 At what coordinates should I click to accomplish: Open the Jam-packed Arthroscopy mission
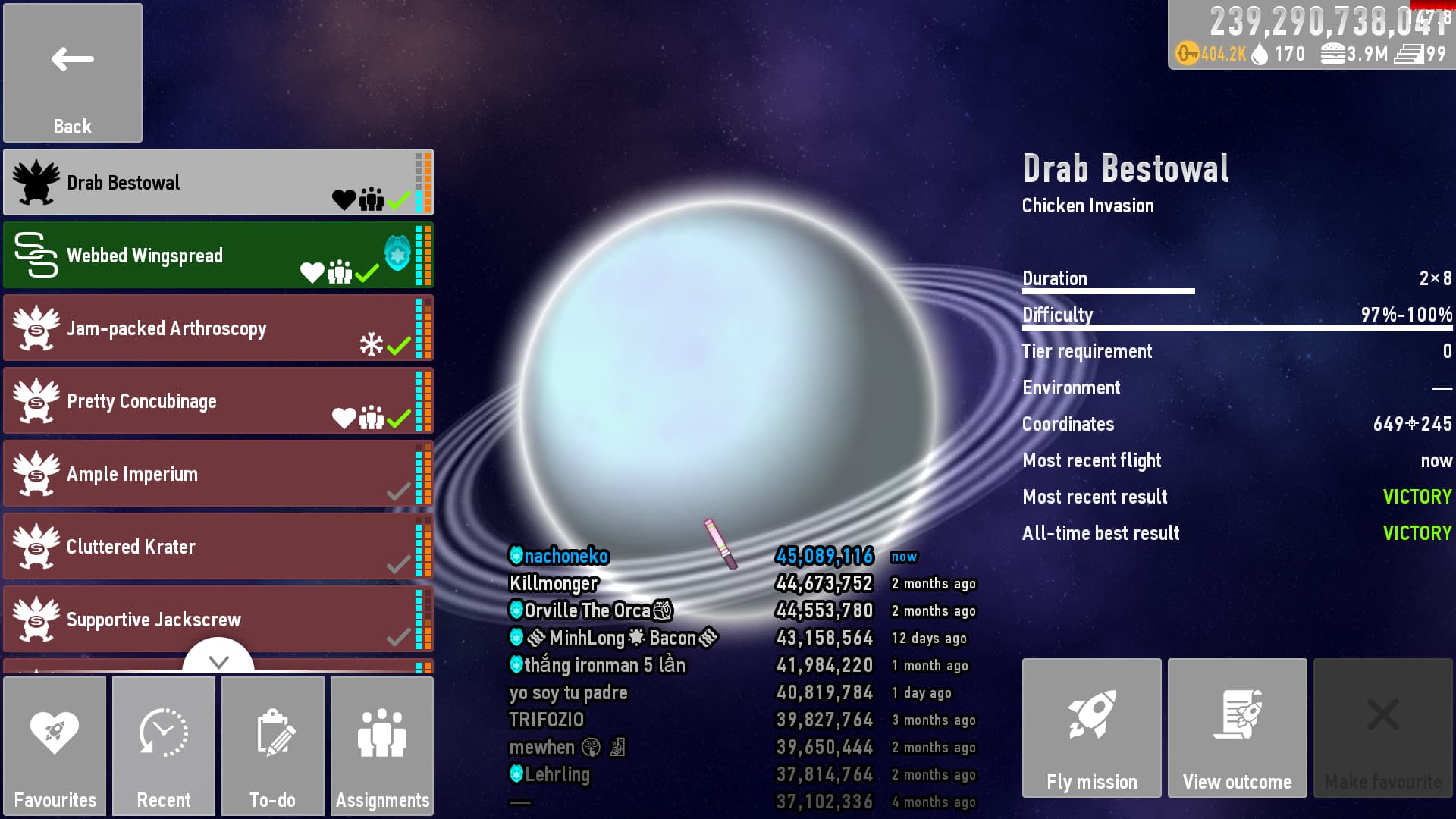coord(218,328)
